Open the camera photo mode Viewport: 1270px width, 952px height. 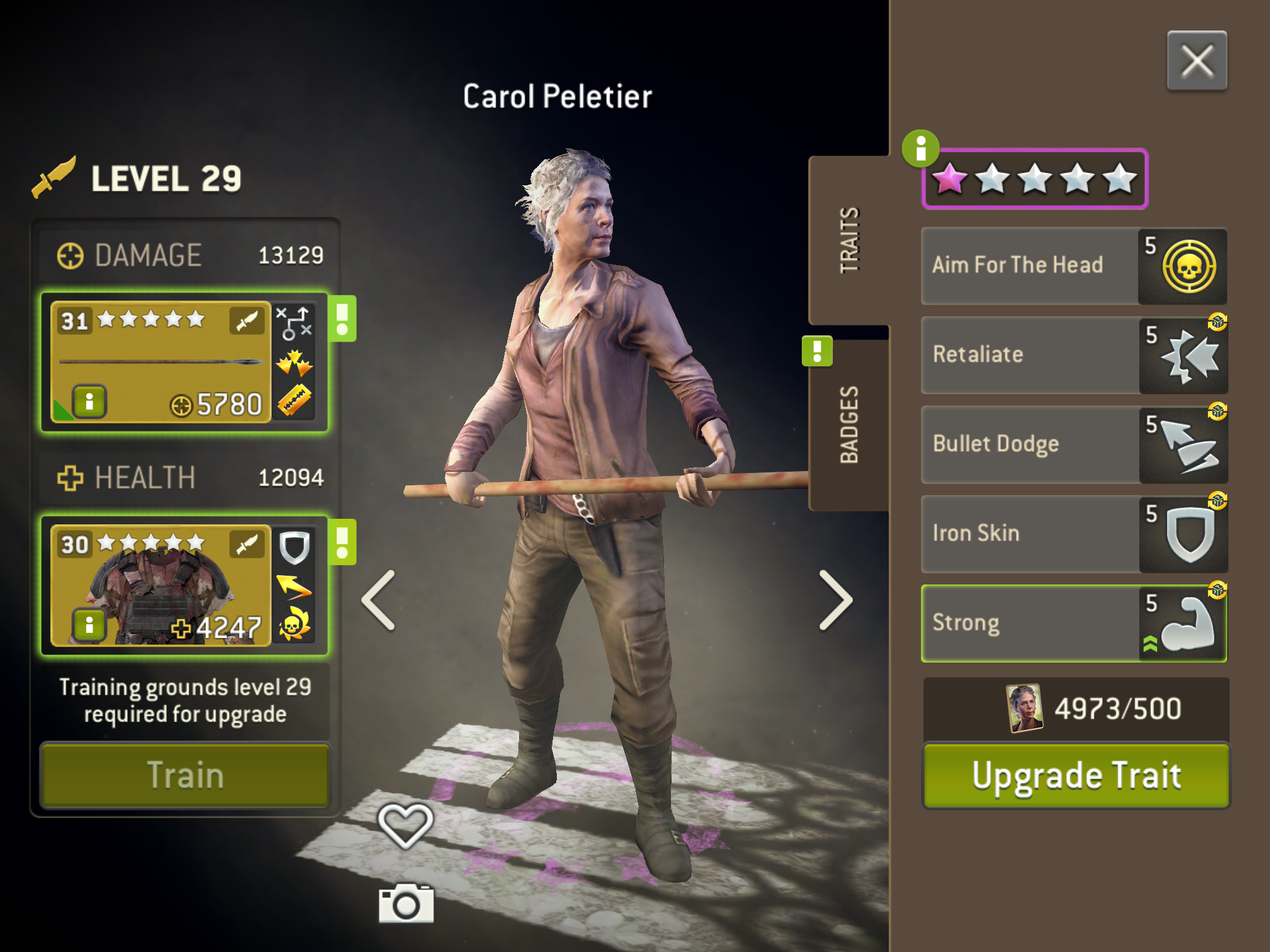pos(406,904)
